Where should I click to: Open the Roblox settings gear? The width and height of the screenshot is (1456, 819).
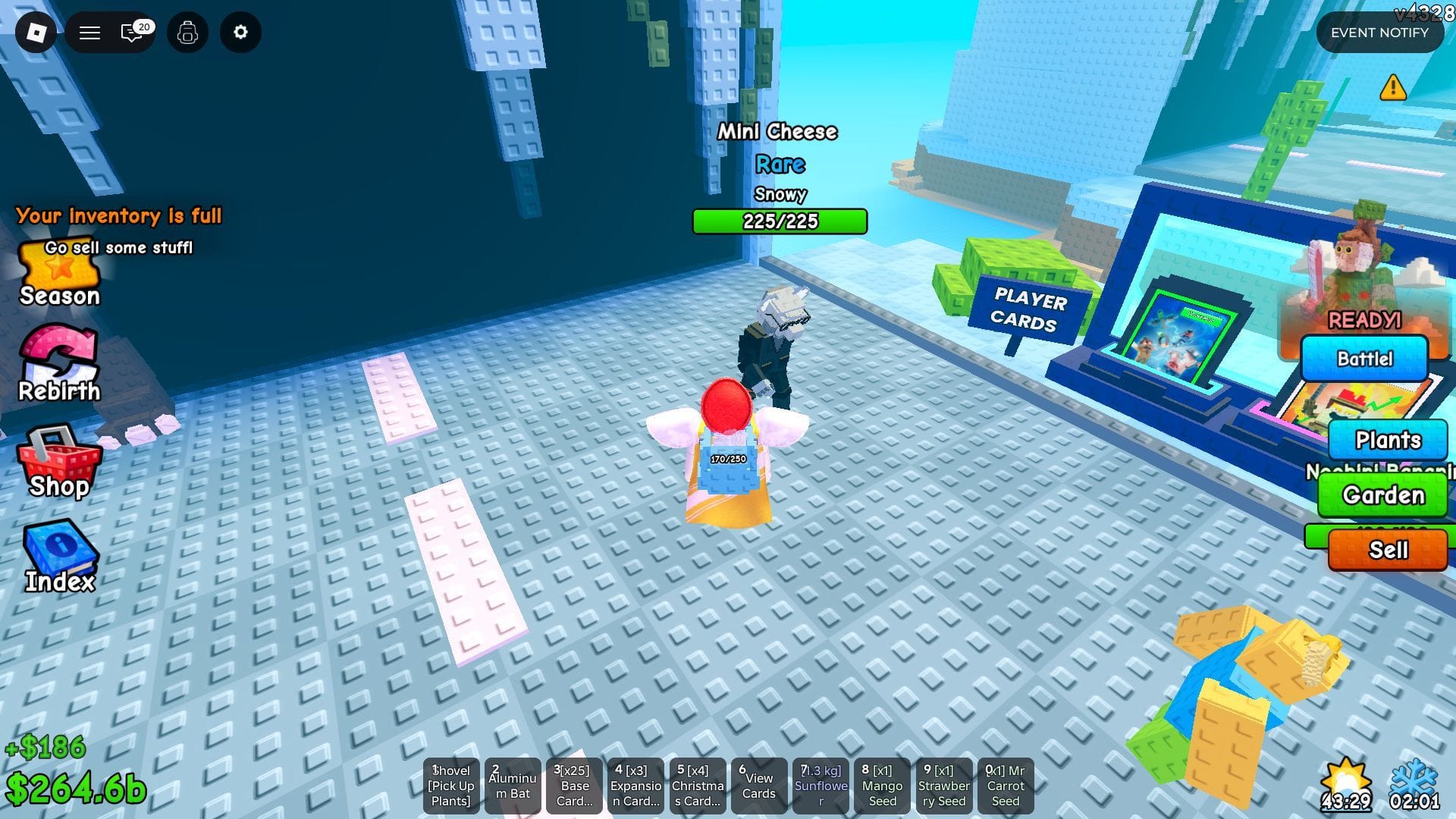(x=240, y=33)
